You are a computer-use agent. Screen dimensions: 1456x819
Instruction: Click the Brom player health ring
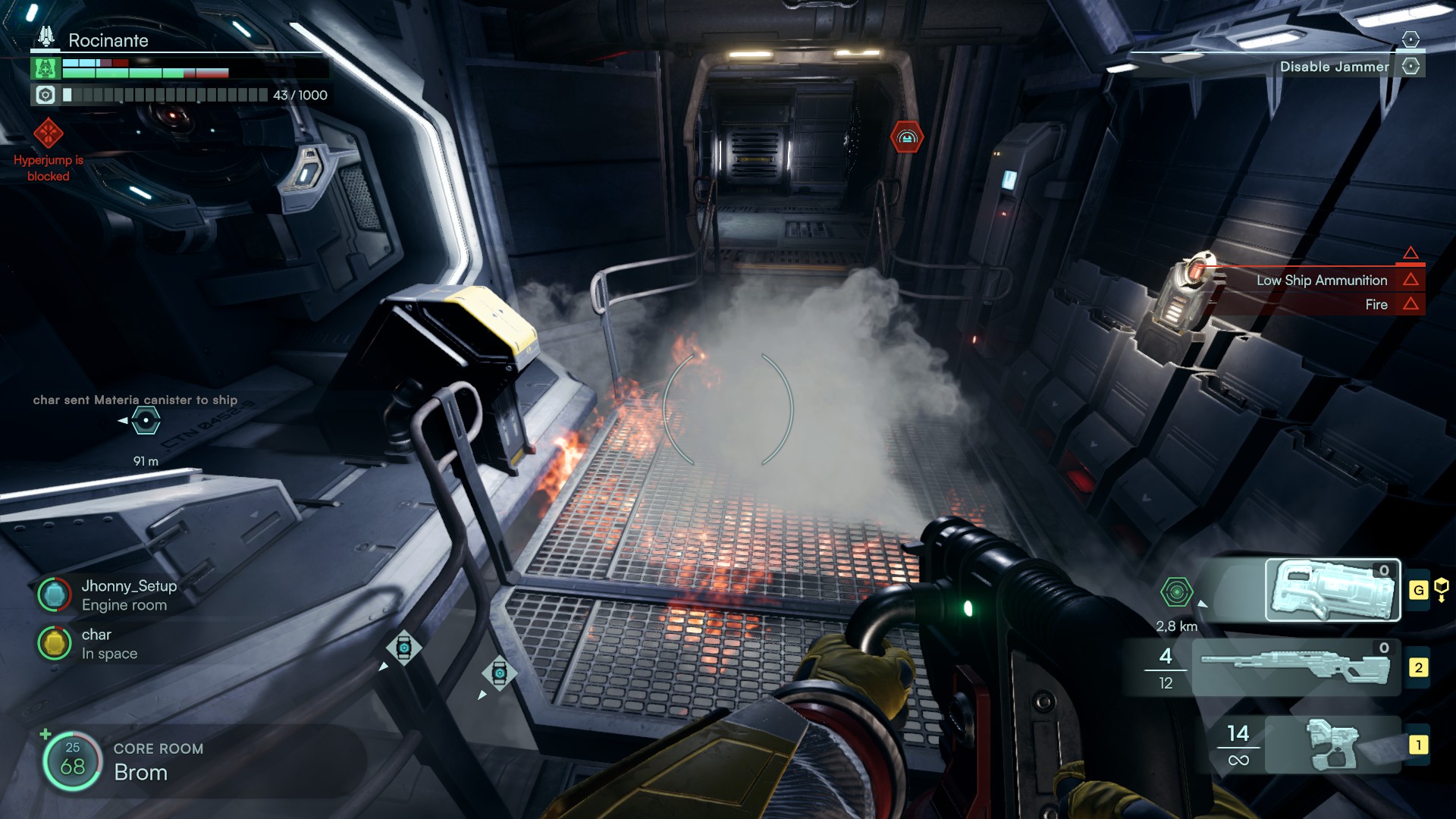(72, 761)
